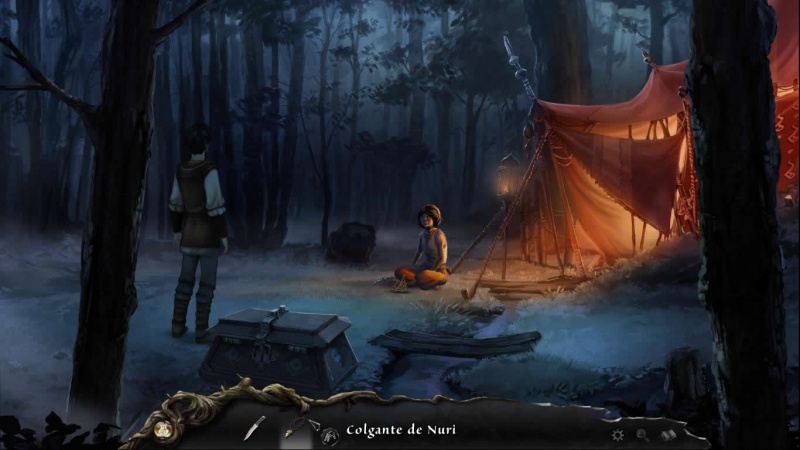The height and width of the screenshot is (450, 800).
Task: Activate the magnifying glass icon
Action: (x=643, y=435)
